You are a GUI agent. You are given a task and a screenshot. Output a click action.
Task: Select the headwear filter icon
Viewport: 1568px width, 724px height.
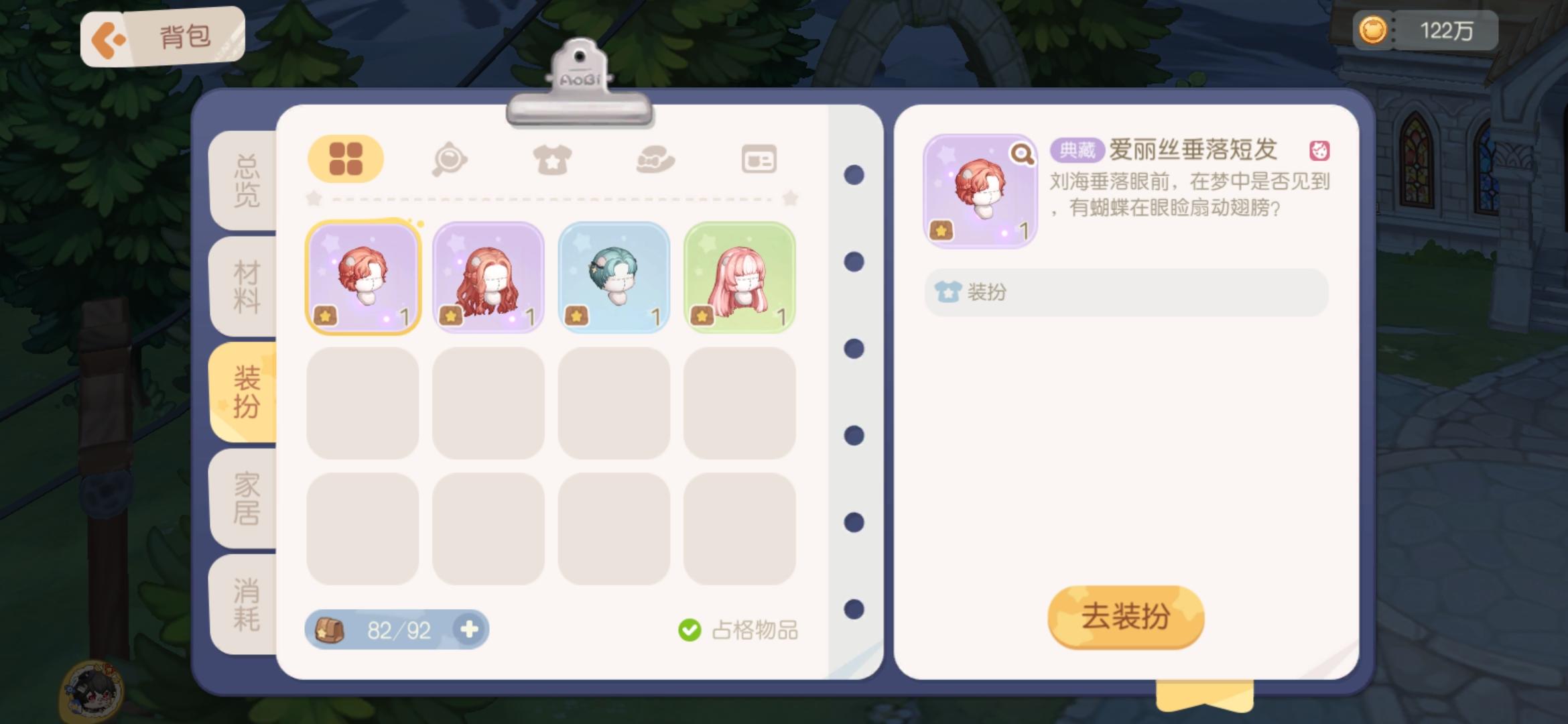pyautogui.click(x=655, y=158)
